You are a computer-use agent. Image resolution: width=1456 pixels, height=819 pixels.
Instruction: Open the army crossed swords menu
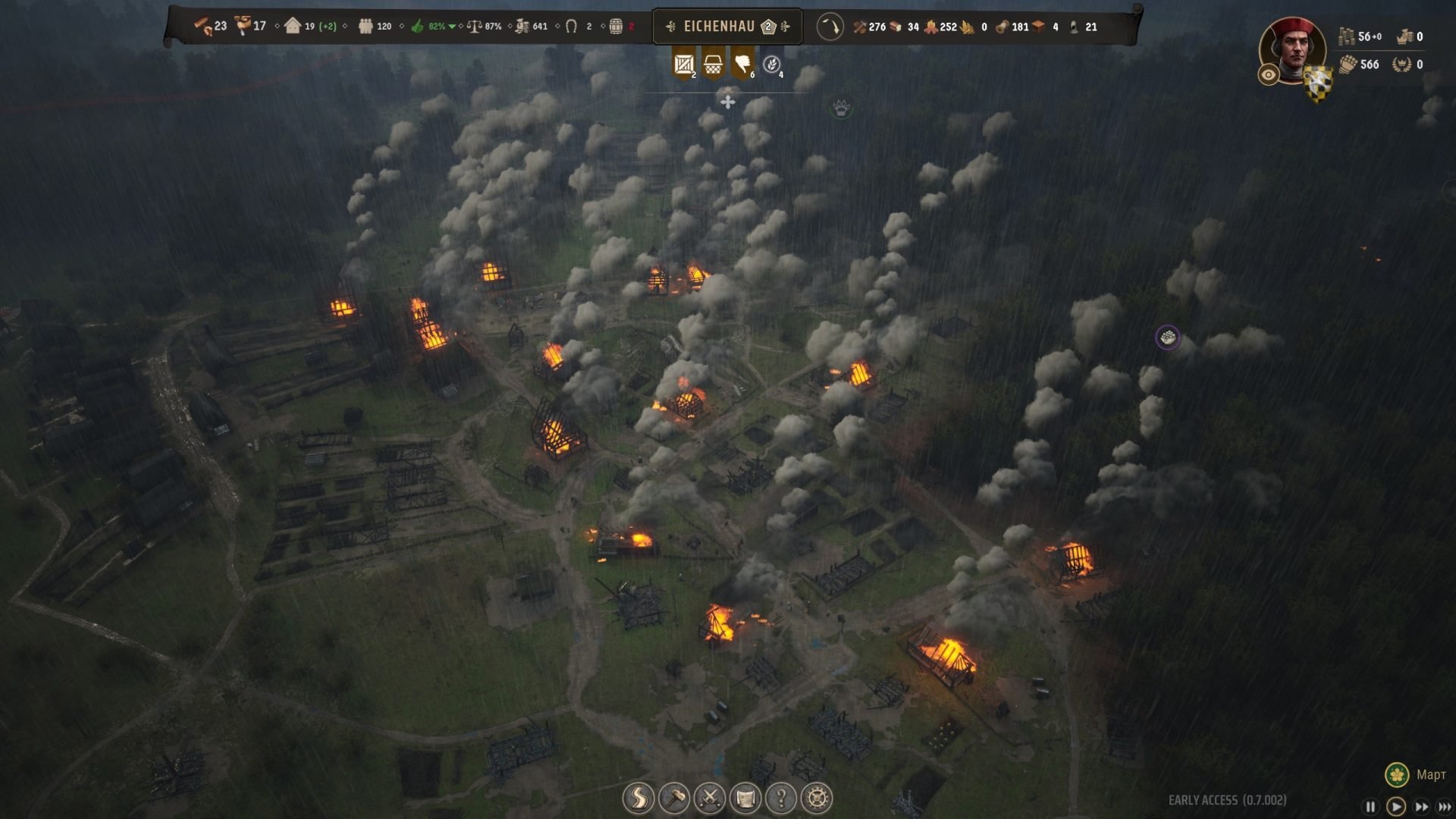coord(710,798)
